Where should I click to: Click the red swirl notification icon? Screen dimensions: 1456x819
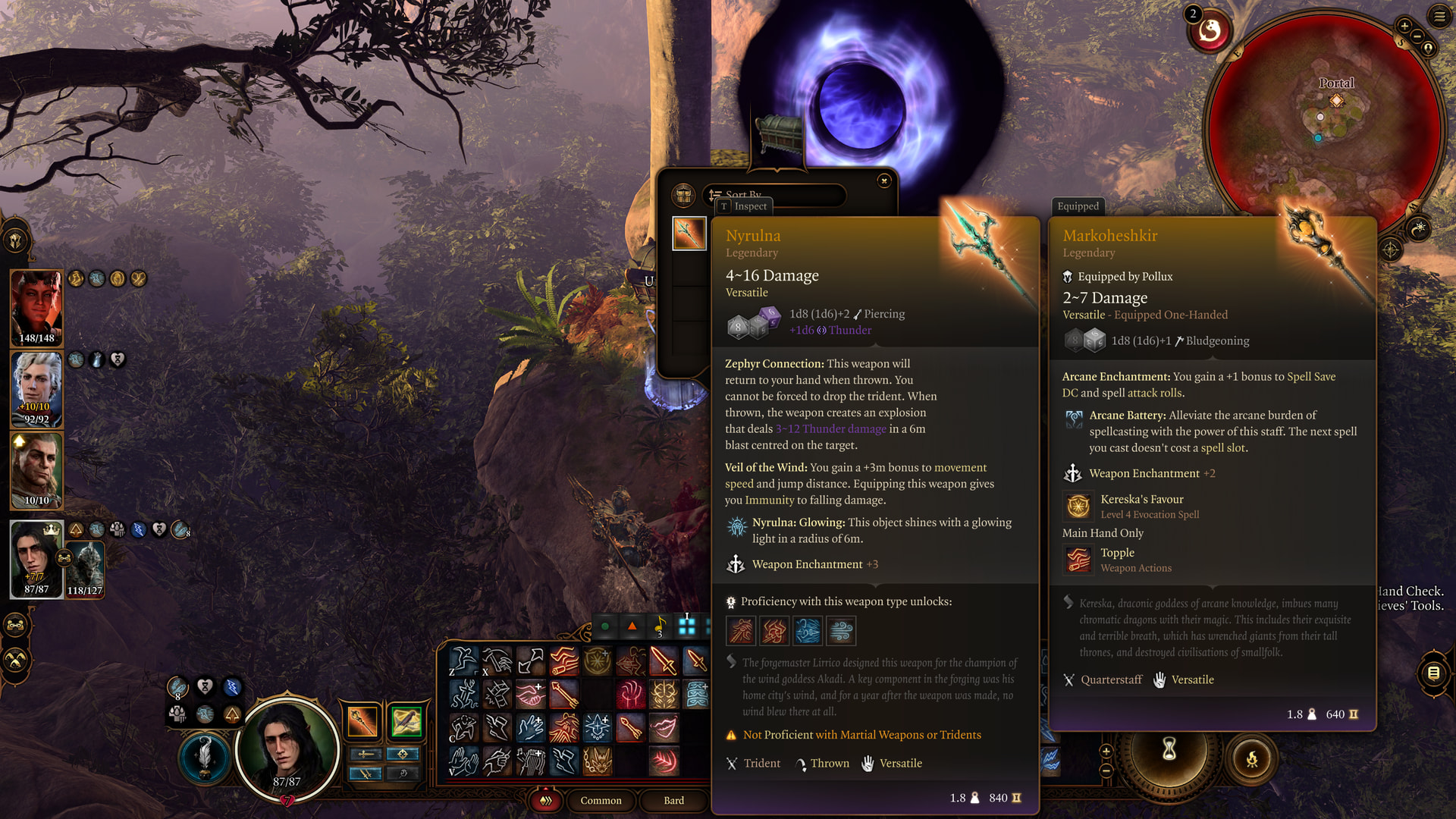click(1210, 31)
